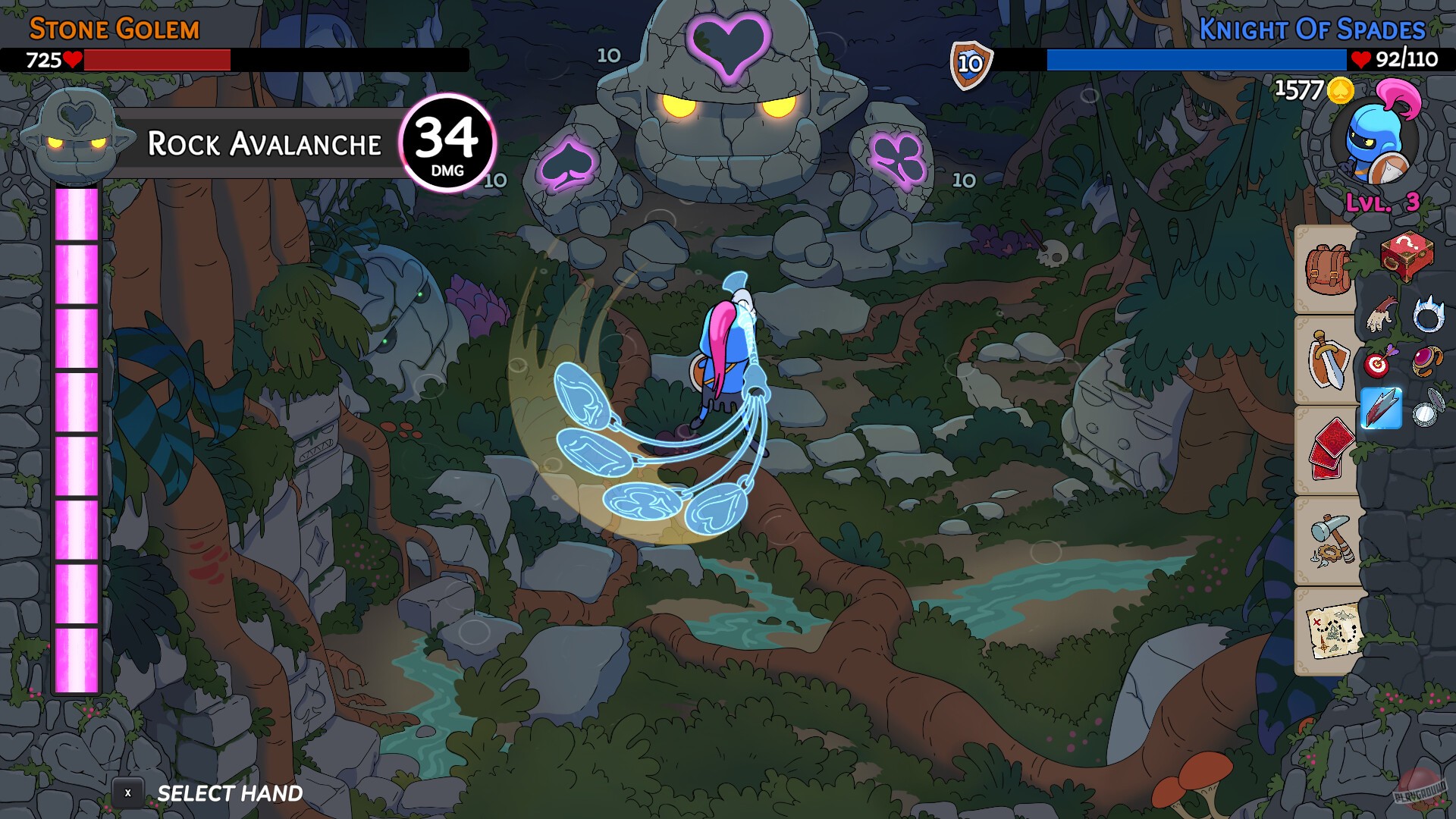Click the Rock Avalanche ability banner
This screenshot has height=819, width=1456.
tap(264, 143)
